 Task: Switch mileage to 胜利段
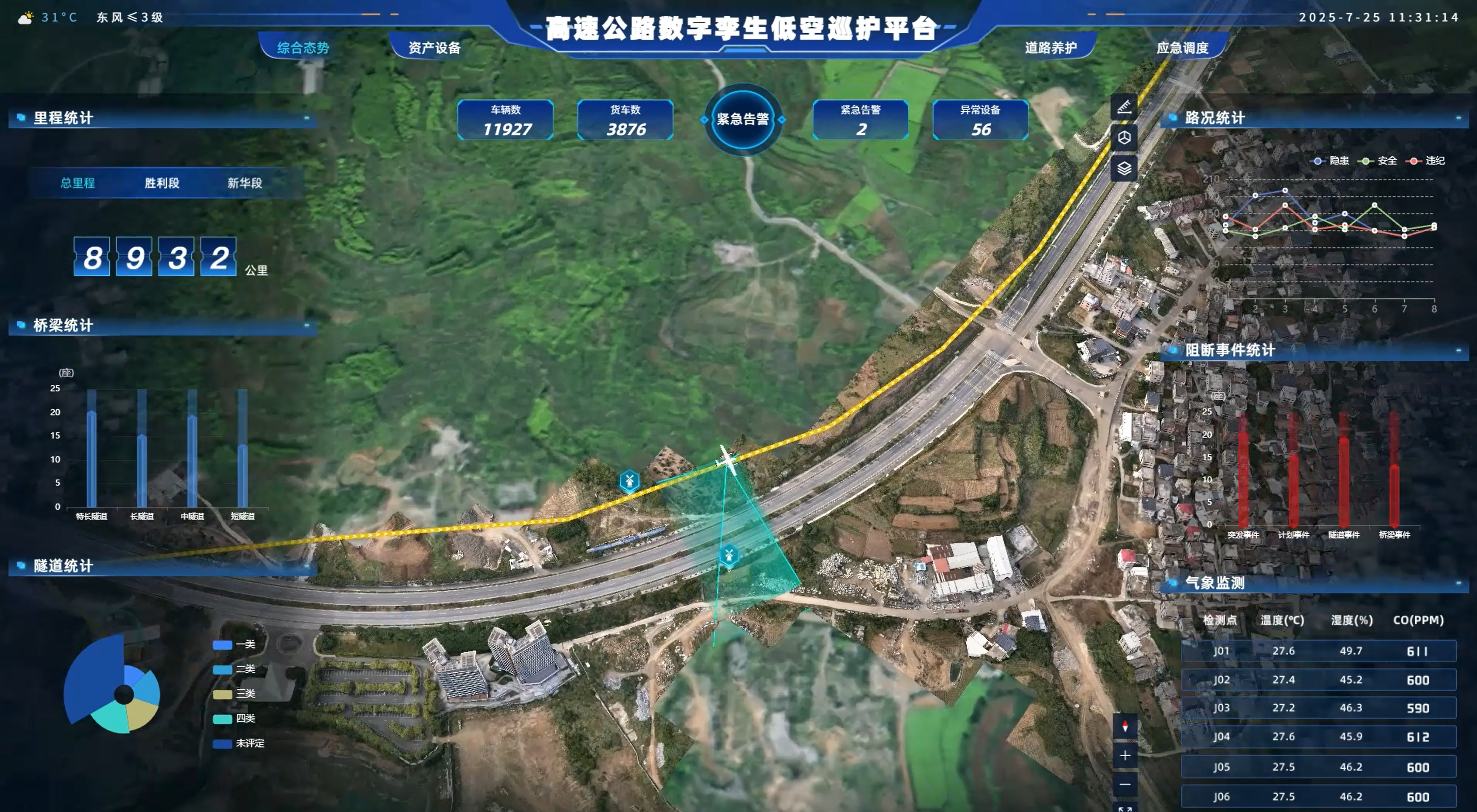[162, 183]
